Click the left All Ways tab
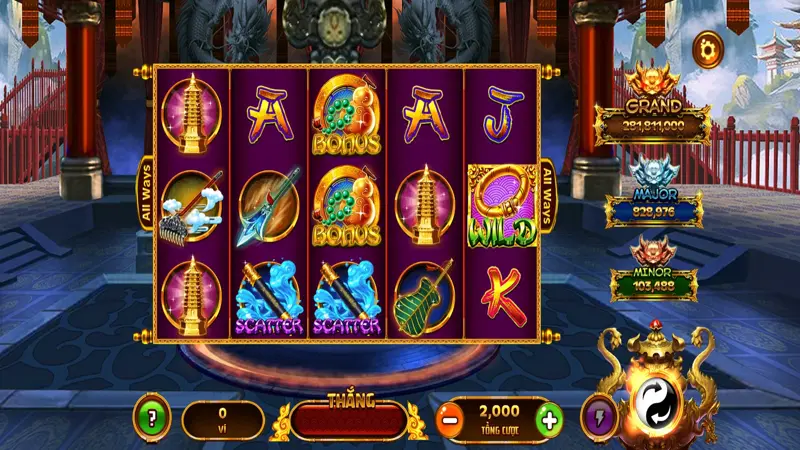Viewport: 800px width, 450px height. 144,194
